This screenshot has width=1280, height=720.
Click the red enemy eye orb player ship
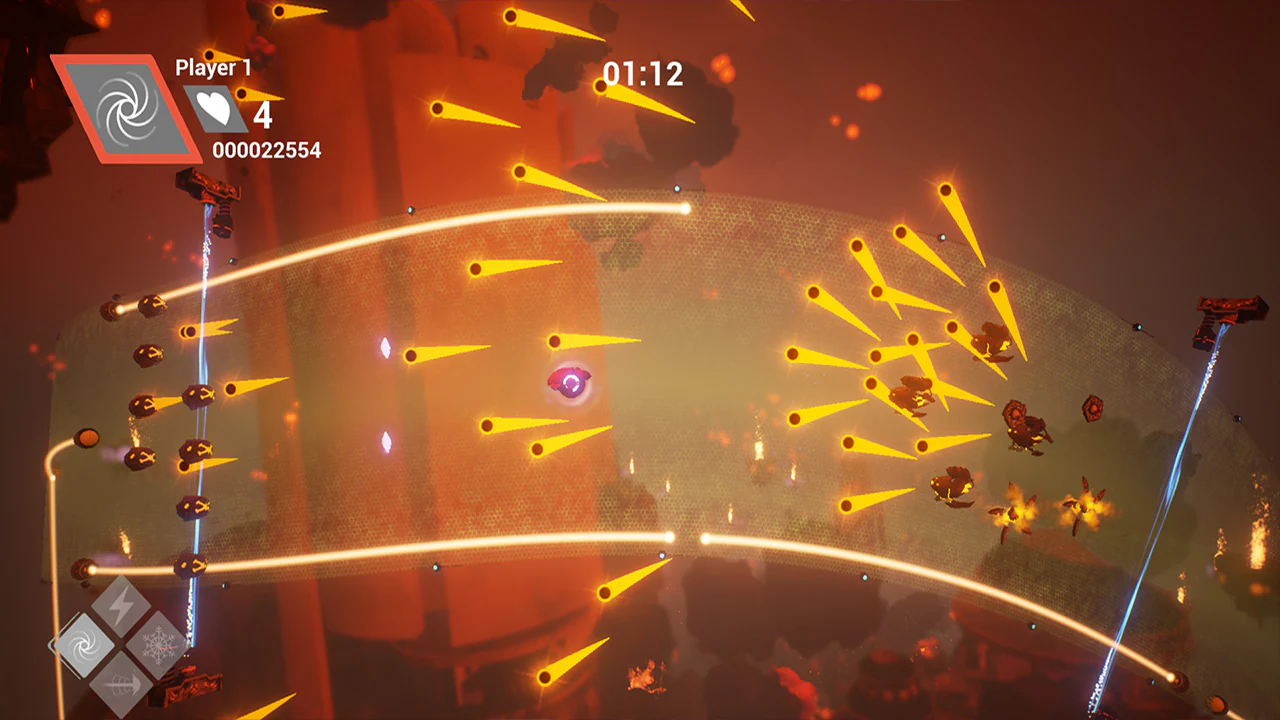click(568, 381)
